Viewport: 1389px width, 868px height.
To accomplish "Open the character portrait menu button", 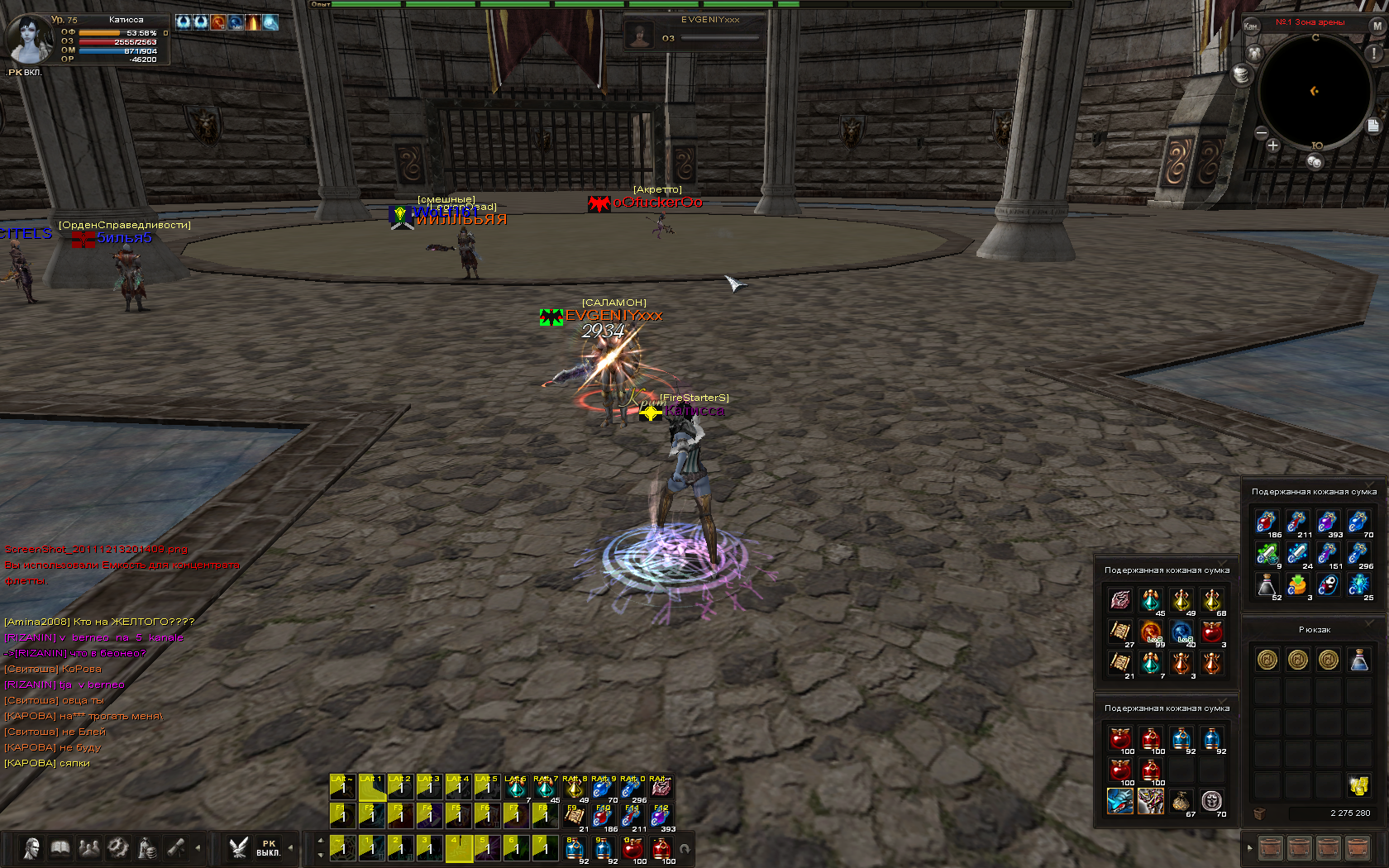I will click(31, 848).
